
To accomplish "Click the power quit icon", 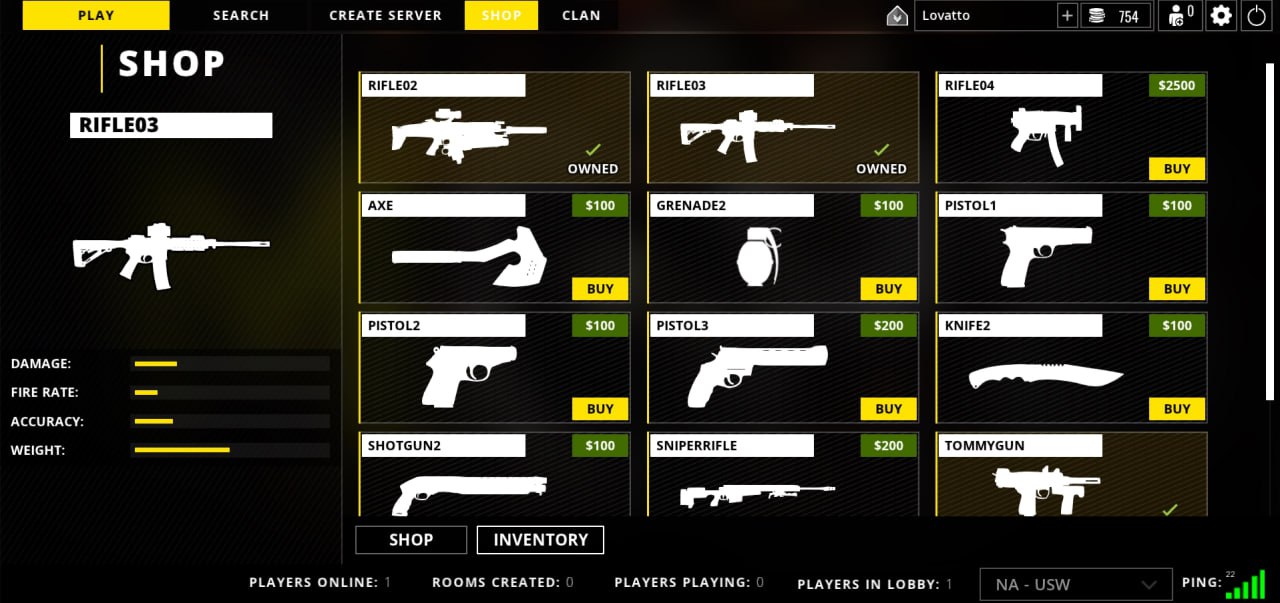I will [x=1256, y=16].
